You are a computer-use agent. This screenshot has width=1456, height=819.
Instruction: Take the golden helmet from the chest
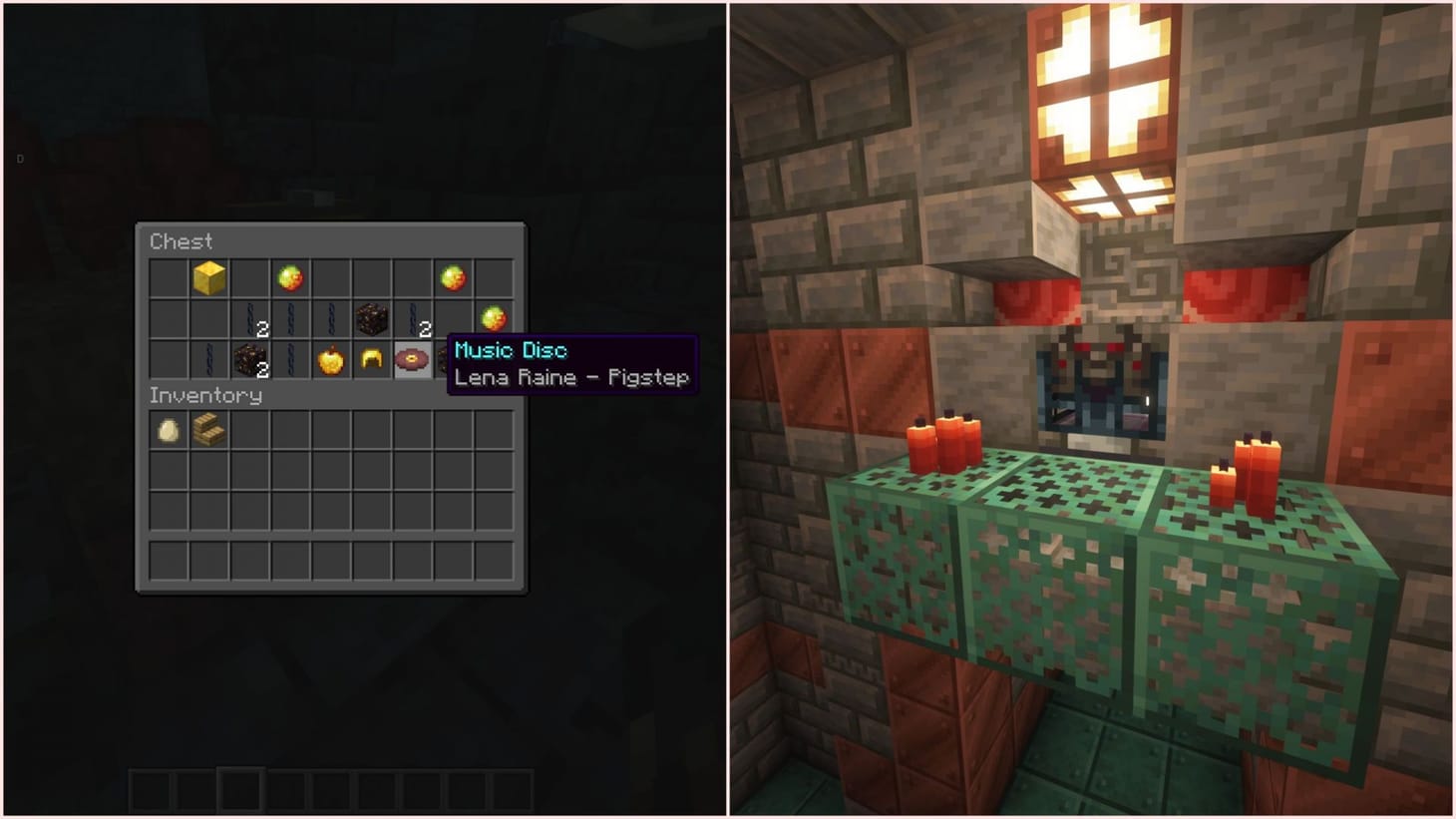click(x=372, y=360)
